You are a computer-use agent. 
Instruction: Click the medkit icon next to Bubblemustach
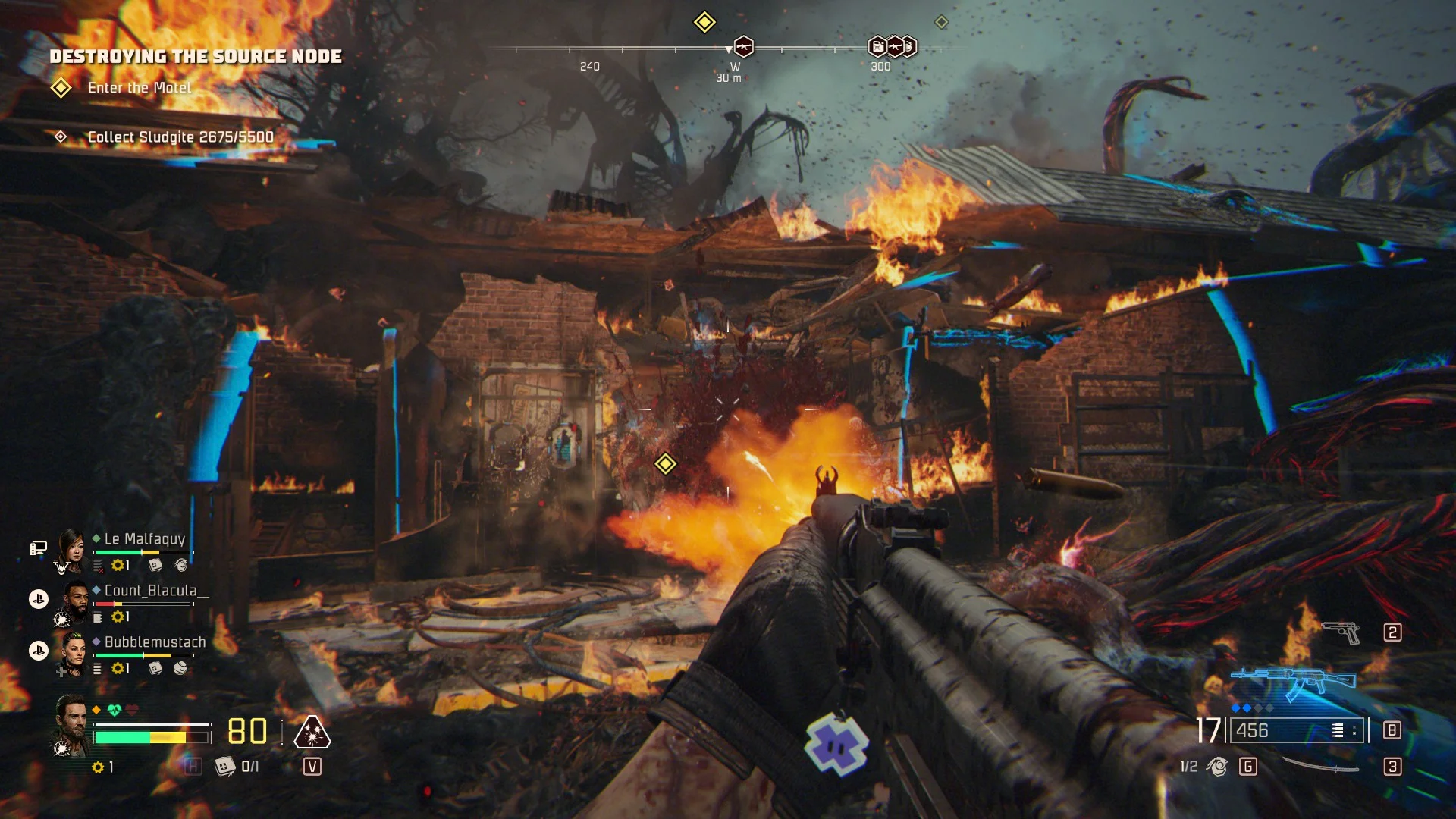pyautogui.click(x=155, y=667)
